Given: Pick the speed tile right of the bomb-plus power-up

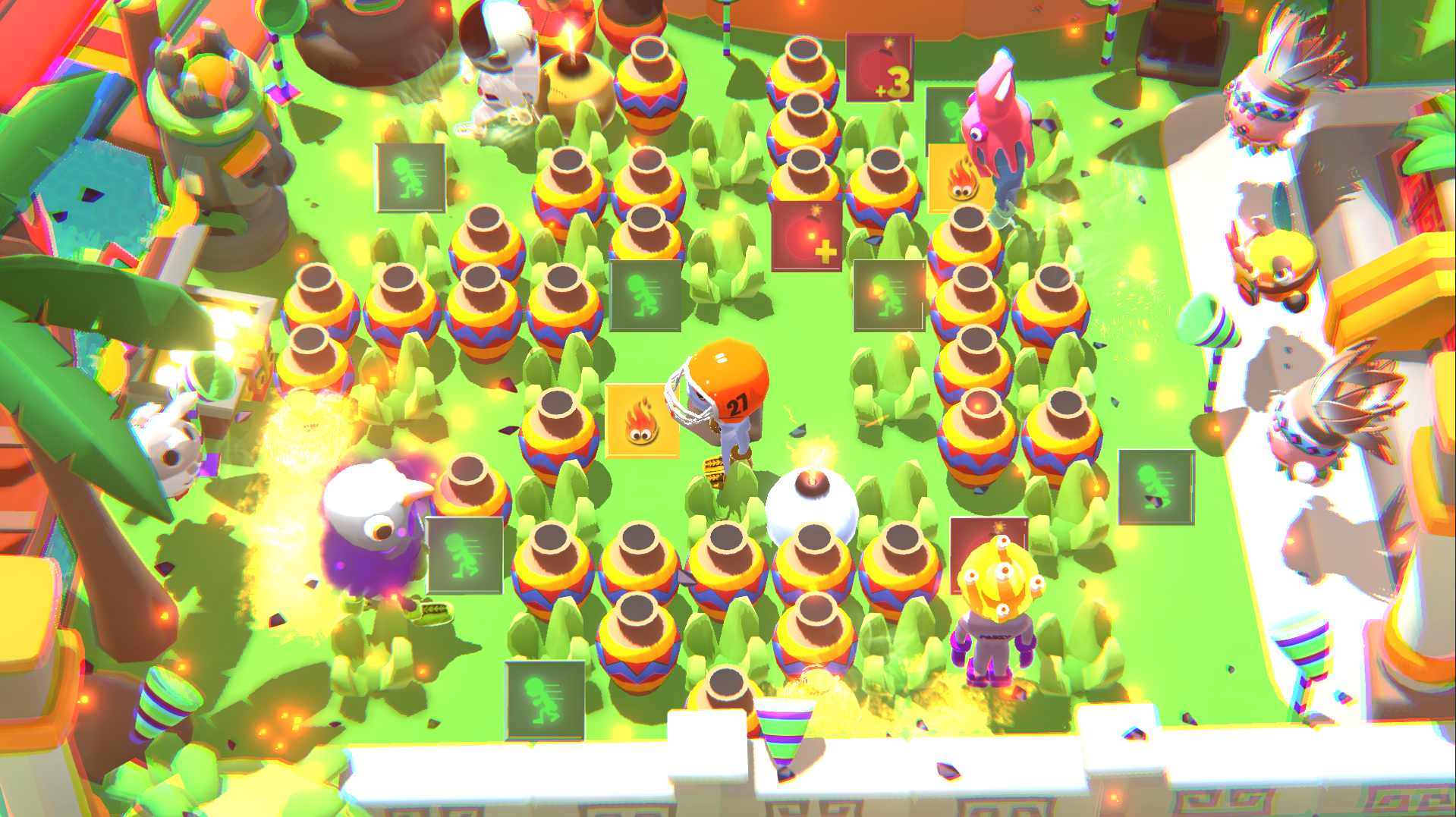Looking at the screenshot, I should coord(888,296).
